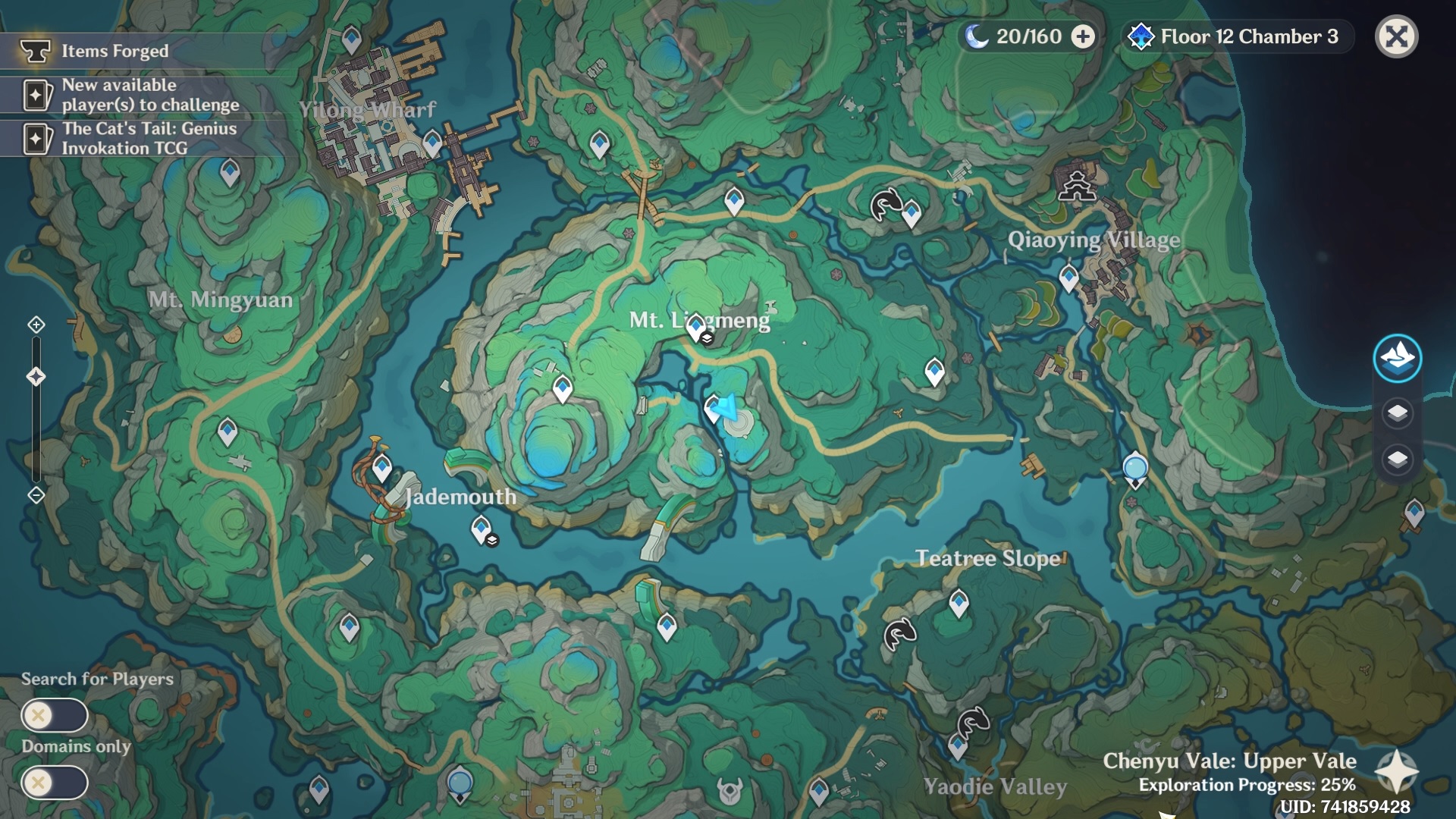Click the Qiaoying Village pagoda icon
The image size is (1456, 819).
pos(1077,184)
